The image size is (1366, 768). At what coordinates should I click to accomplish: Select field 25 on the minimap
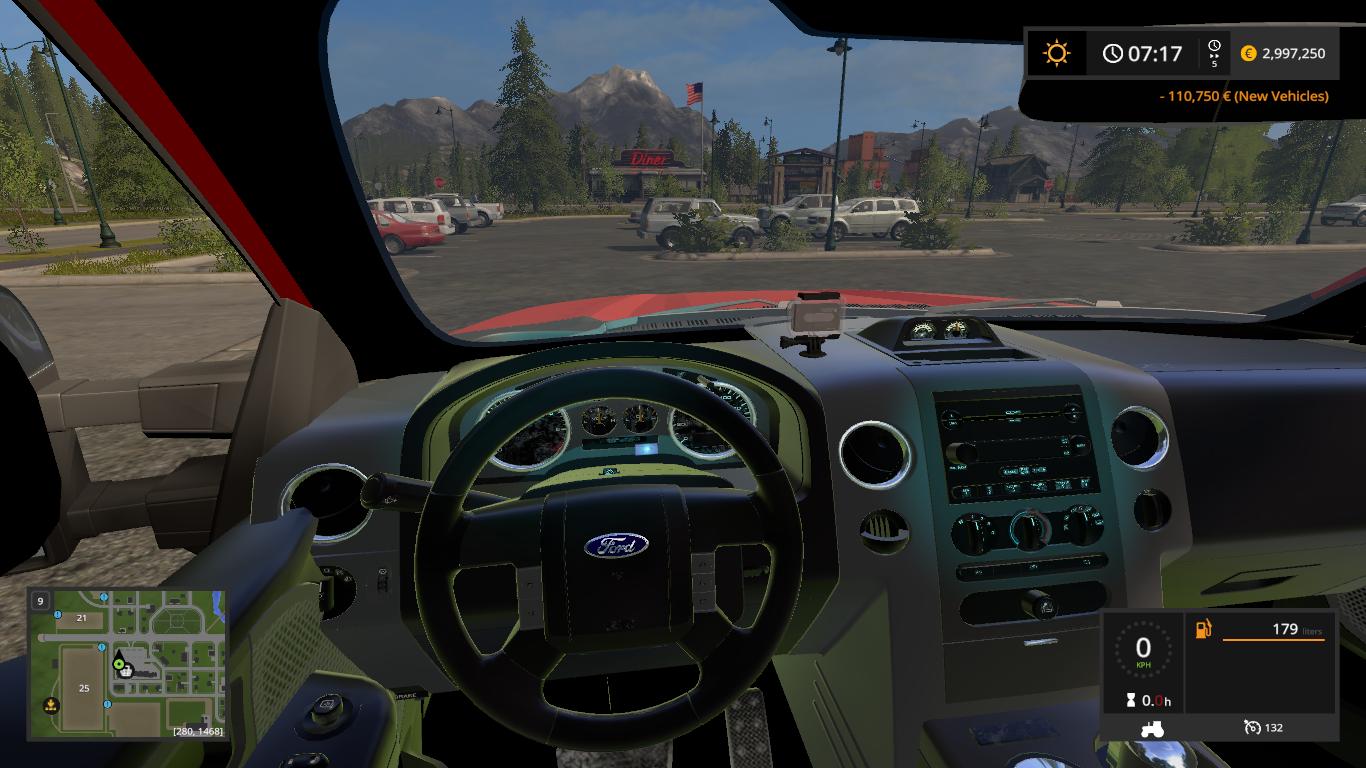(85, 688)
